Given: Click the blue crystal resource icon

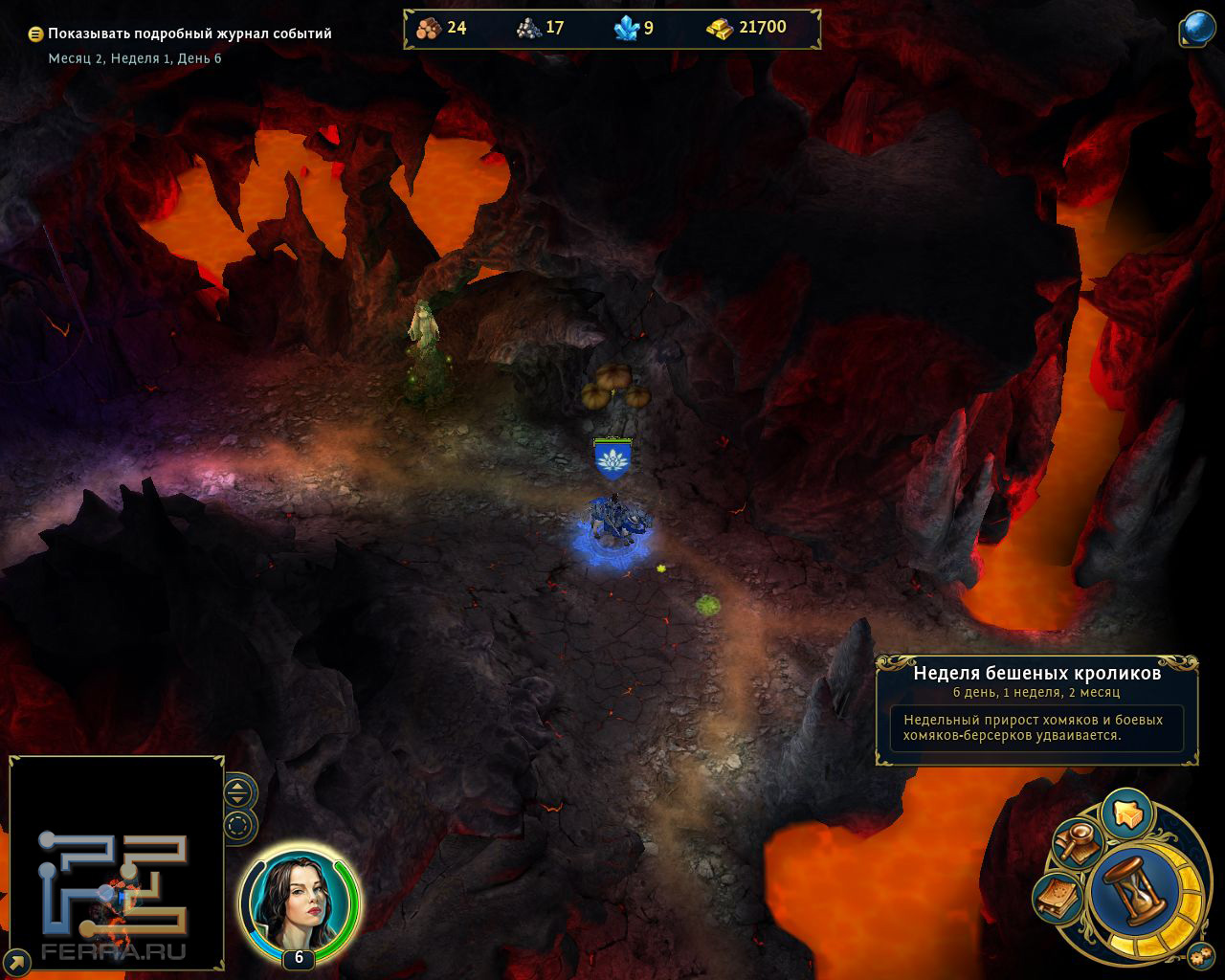Looking at the screenshot, I should click(x=626, y=29).
